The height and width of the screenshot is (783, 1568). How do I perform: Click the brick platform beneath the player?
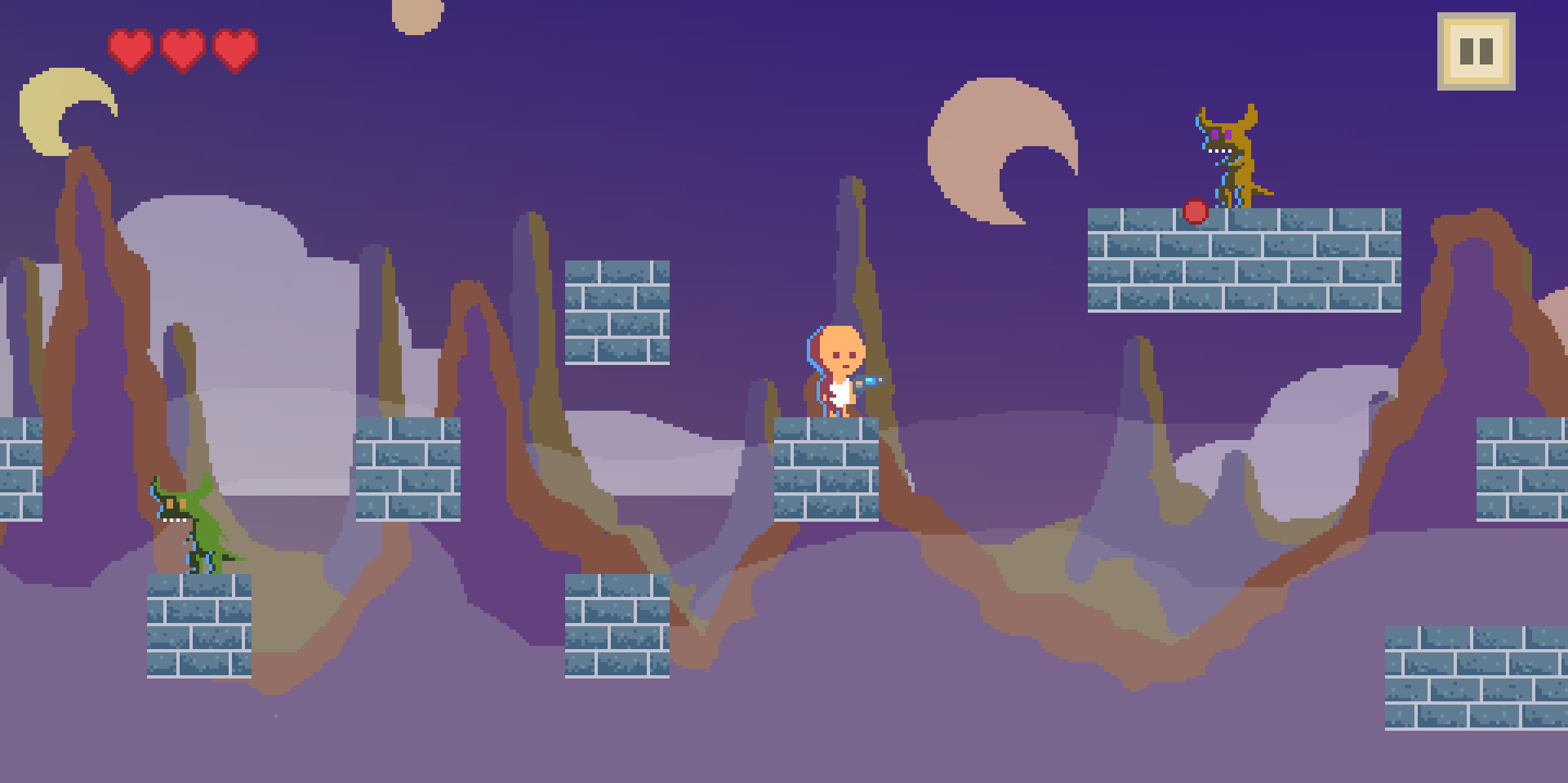(825, 469)
